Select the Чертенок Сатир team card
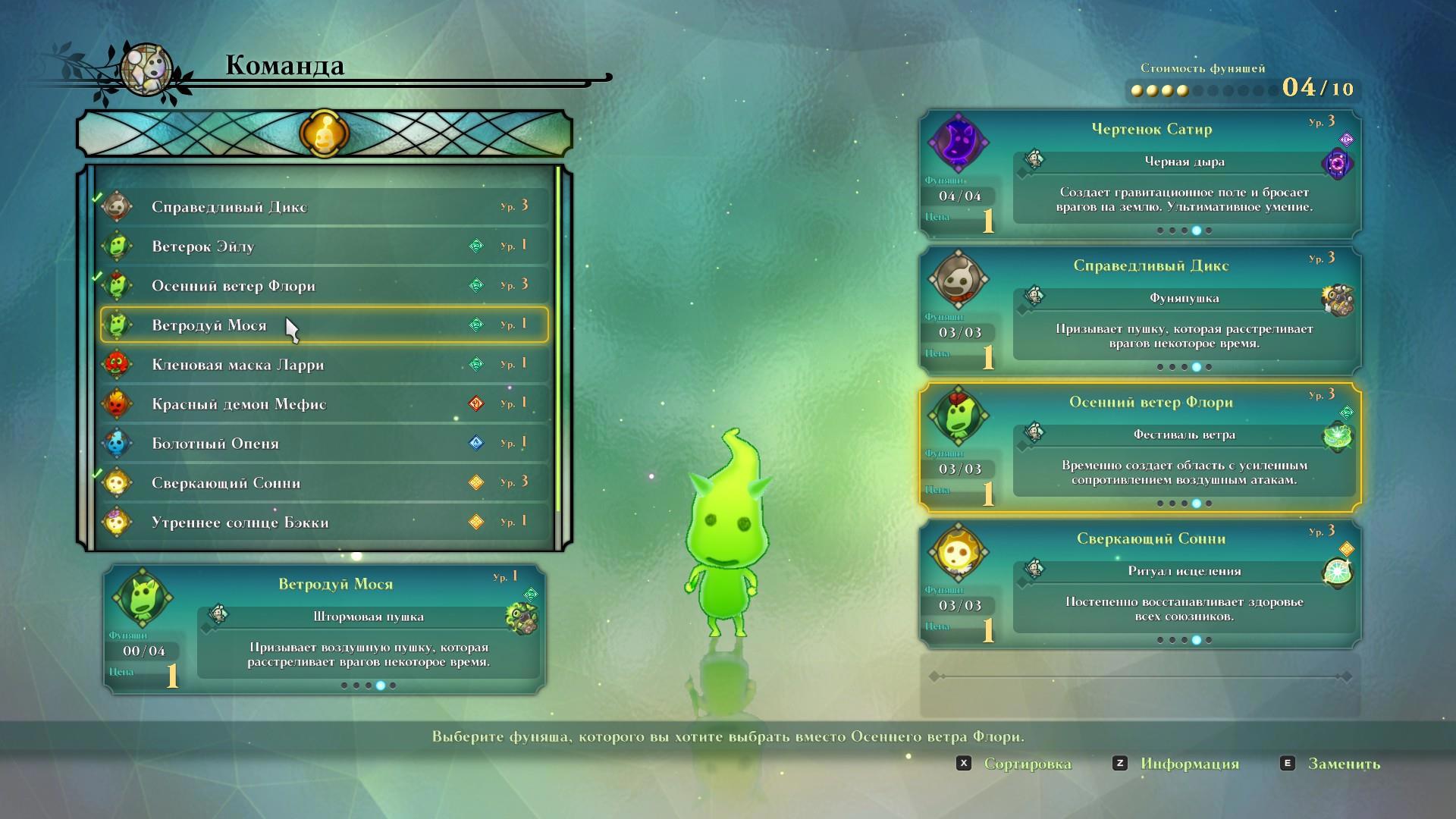Image resolution: width=1456 pixels, height=819 pixels. (1140, 175)
